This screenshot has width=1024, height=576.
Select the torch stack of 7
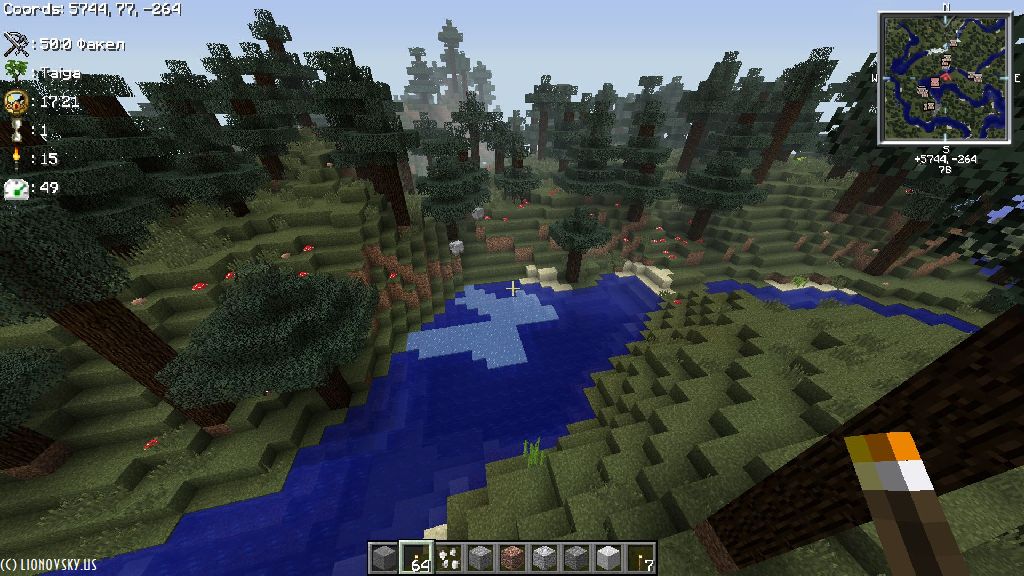640,558
